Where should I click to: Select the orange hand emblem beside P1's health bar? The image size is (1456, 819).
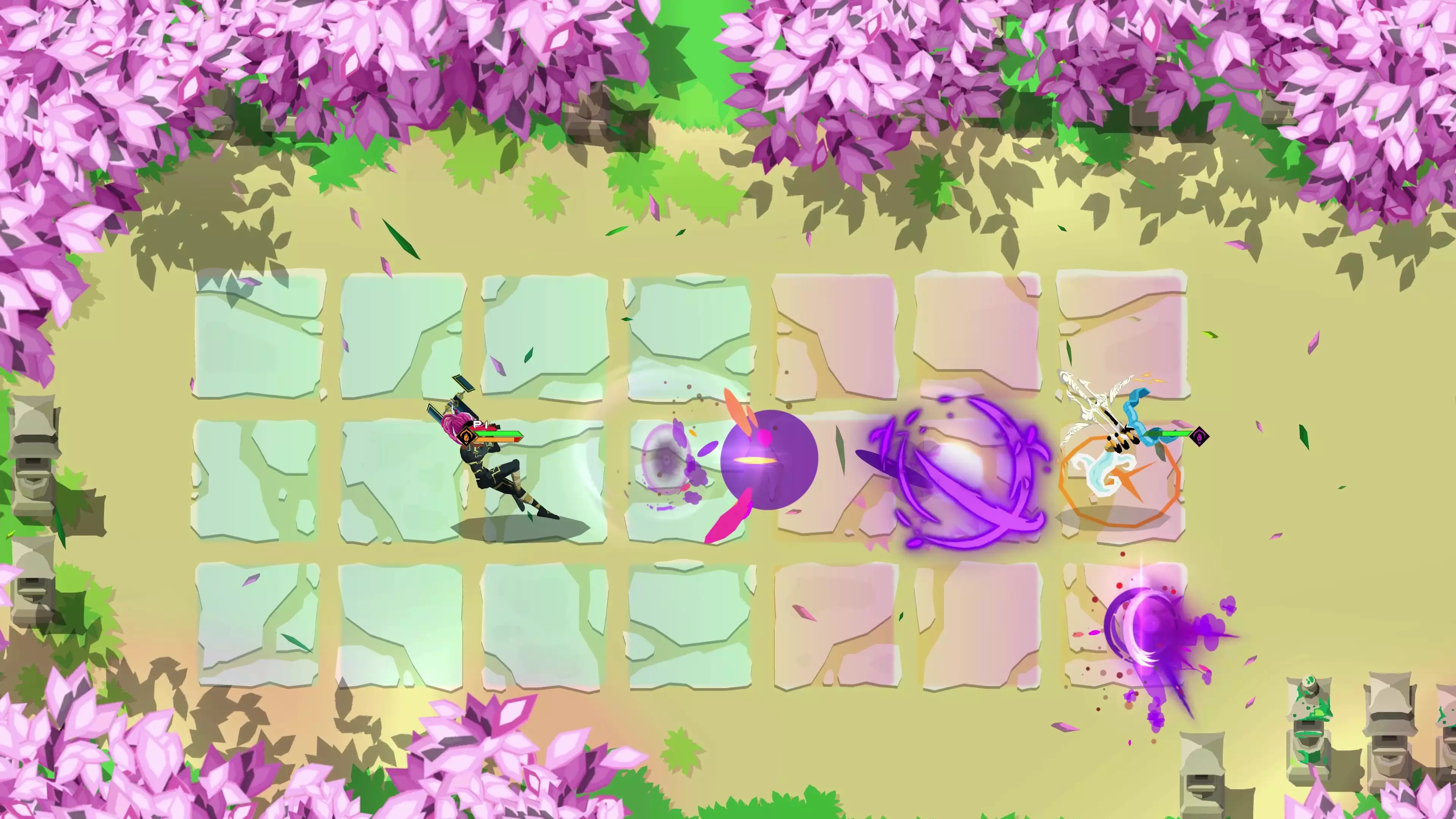[x=467, y=437]
